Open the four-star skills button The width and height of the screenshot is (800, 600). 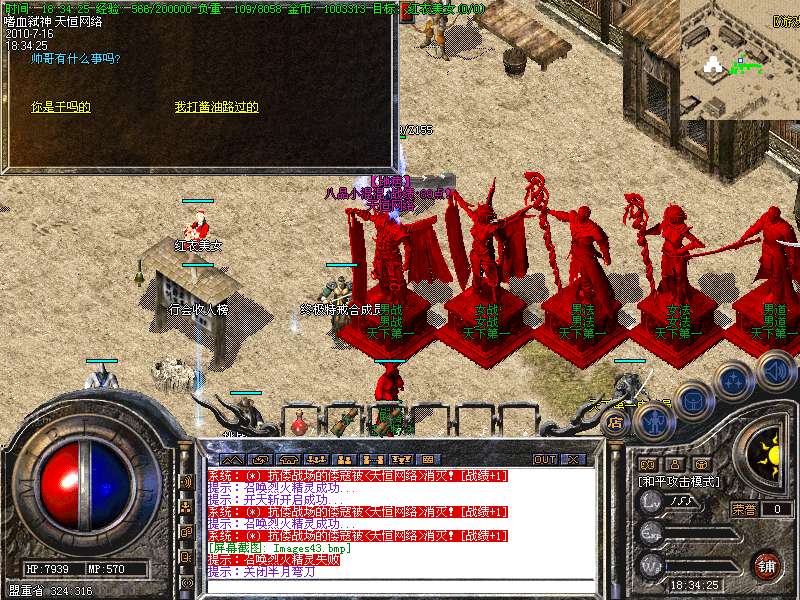point(734,380)
